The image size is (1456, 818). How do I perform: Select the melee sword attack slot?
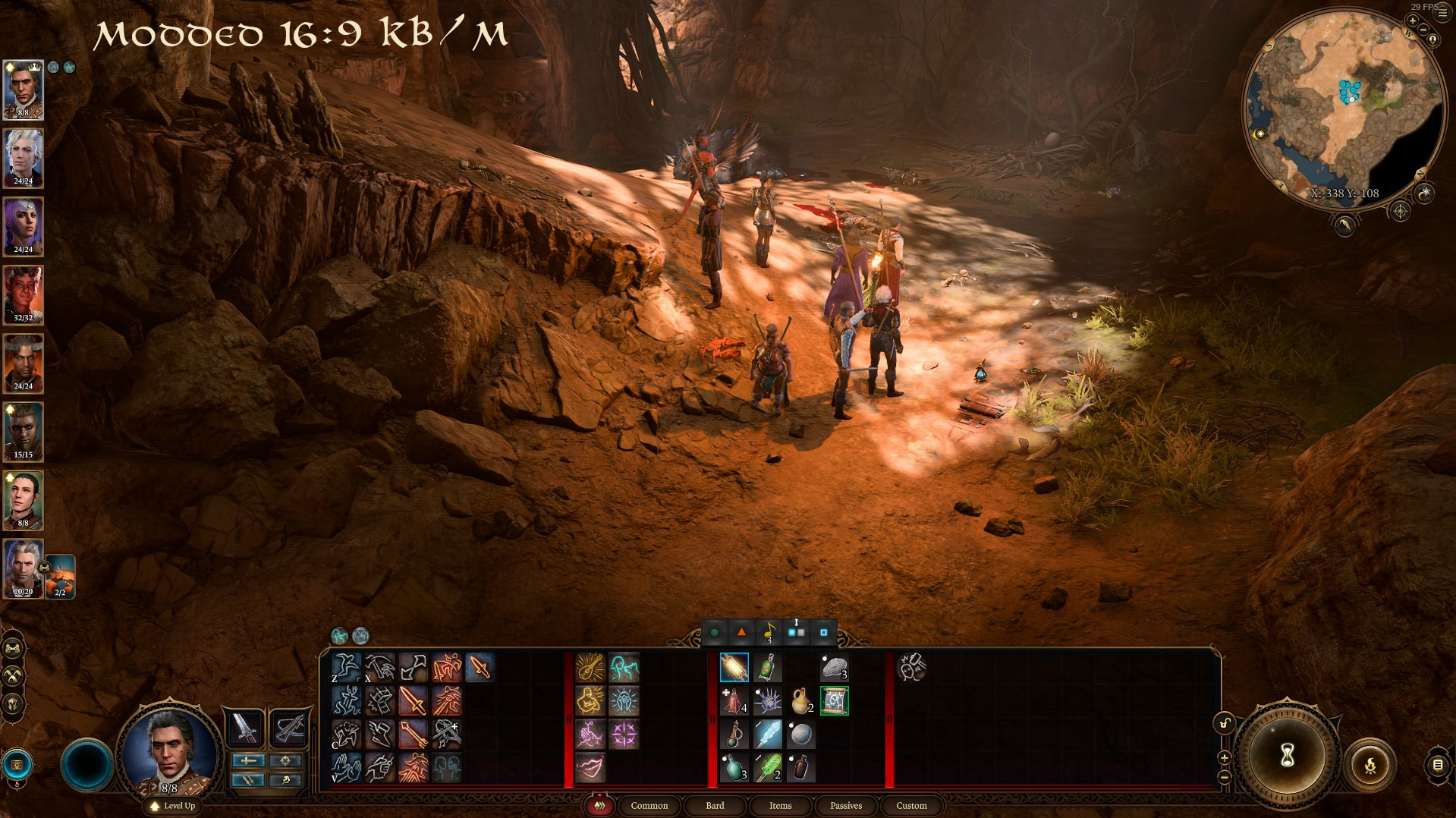pyautogui.click(x=412, y=701)
